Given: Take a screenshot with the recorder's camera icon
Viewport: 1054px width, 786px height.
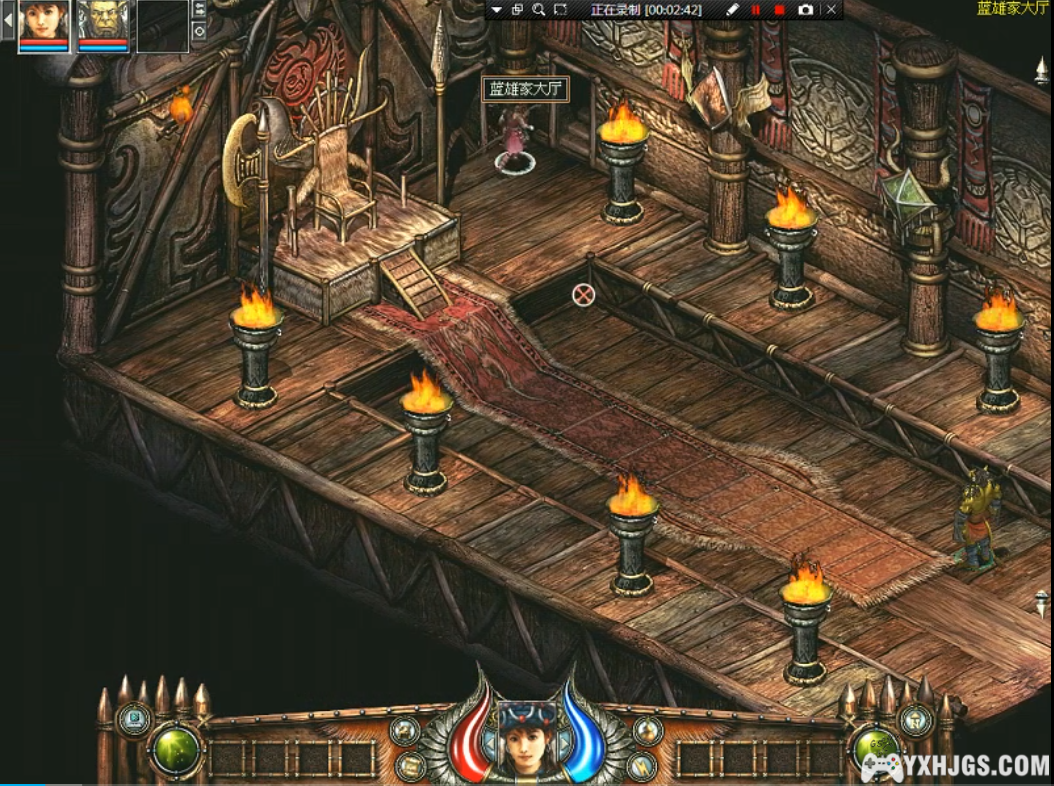Looking at the screenshot, I should [x=806, y=10].
